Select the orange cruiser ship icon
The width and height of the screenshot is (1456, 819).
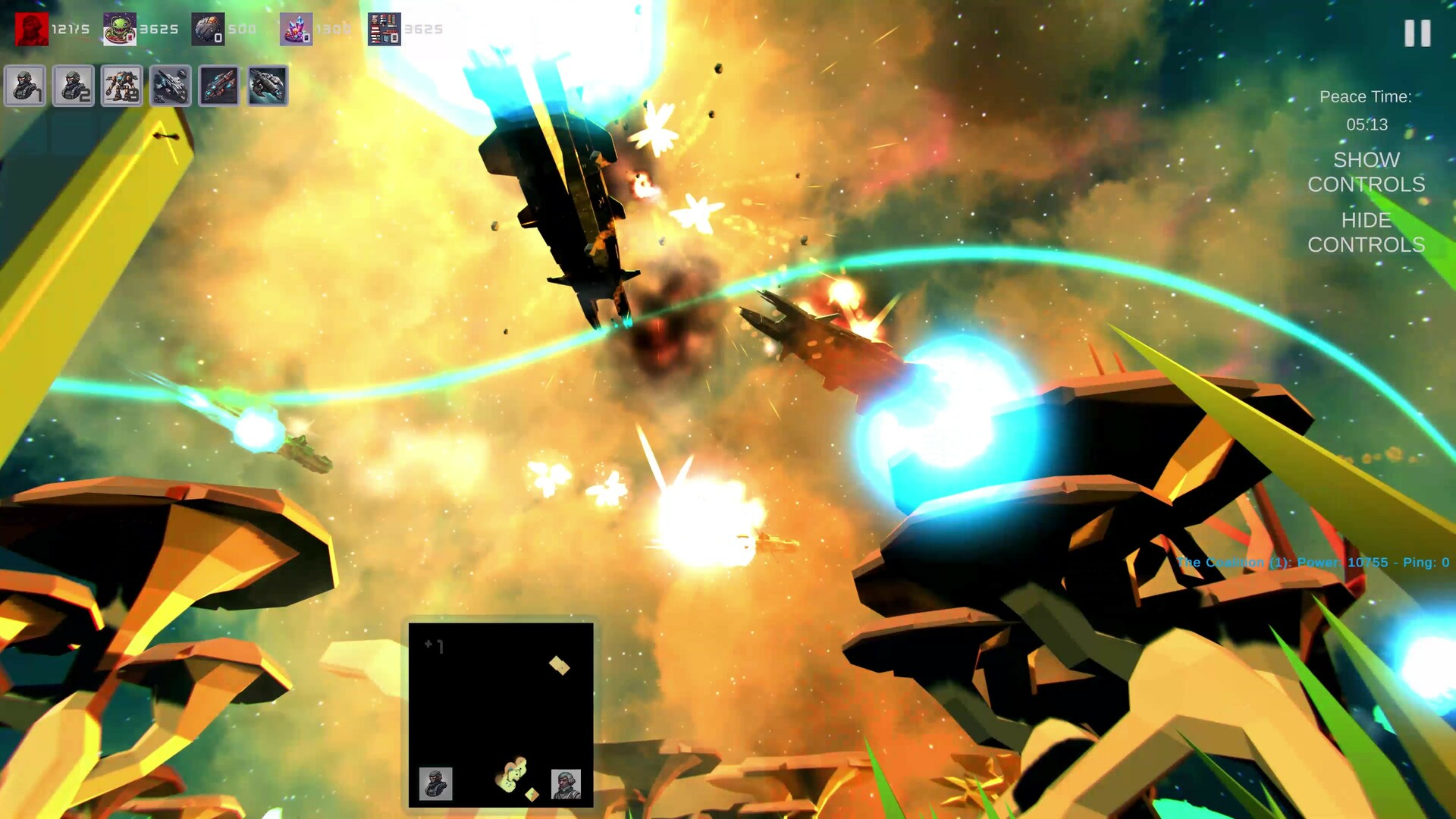coord(218,86)
